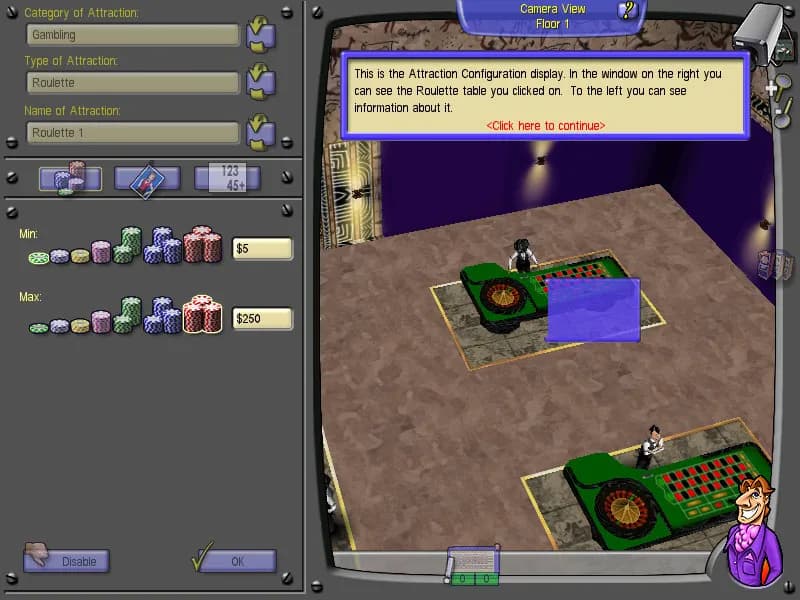This screenshot has height=600, width=800.
Task: Open the 123 45+ numbers tab
Action: [227, 179]
